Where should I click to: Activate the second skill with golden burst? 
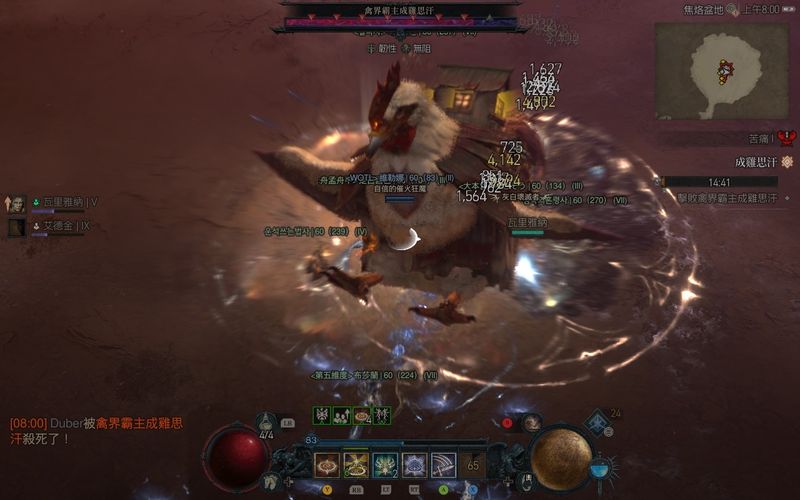click(356, 465)
